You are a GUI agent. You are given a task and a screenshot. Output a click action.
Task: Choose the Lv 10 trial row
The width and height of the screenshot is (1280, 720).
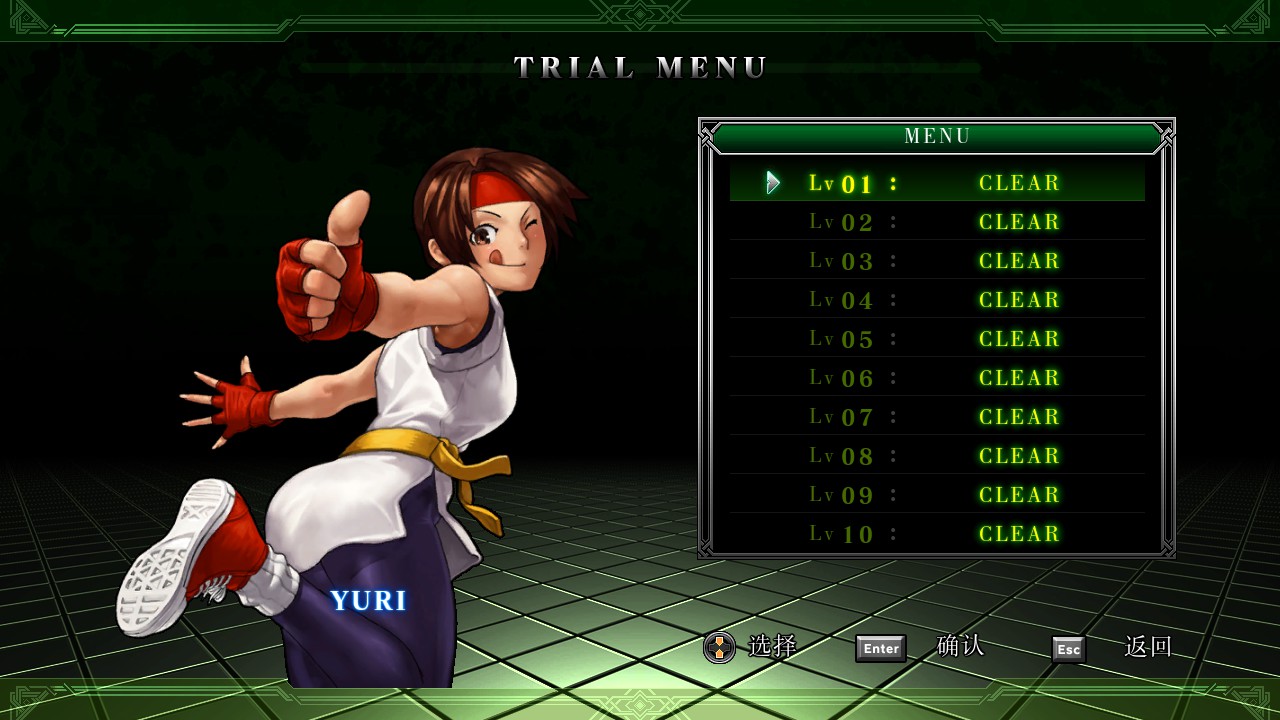[x=936, y=534]
